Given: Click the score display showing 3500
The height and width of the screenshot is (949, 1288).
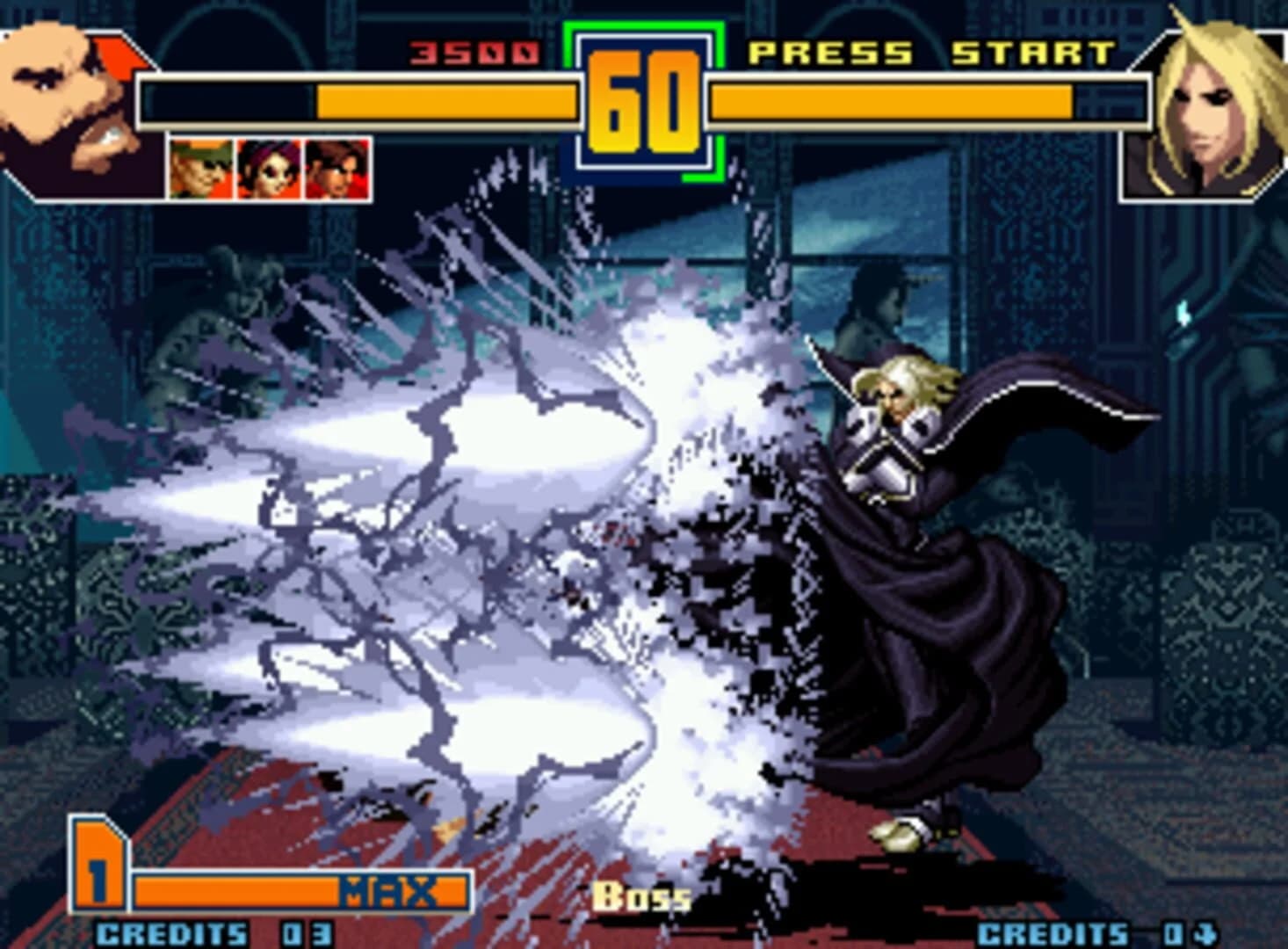Looking at the screenshot, I should coord(474,50).
